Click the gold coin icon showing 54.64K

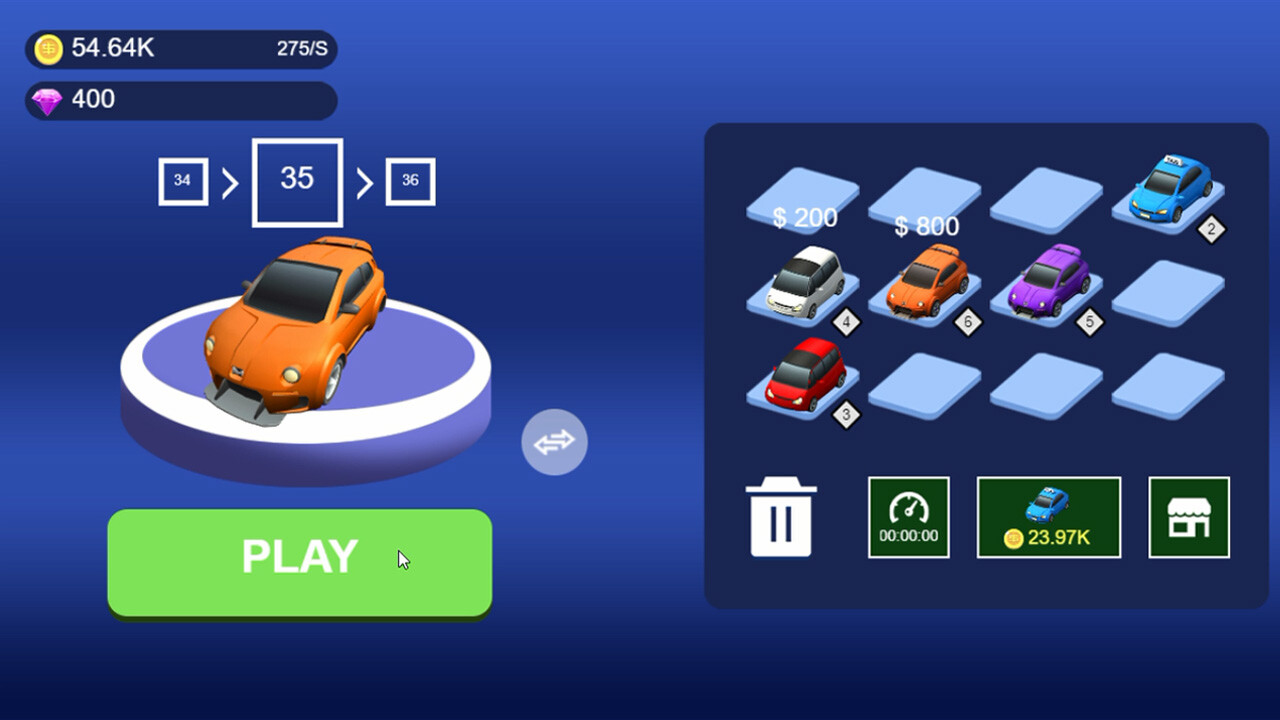click(x=47, y=47)
